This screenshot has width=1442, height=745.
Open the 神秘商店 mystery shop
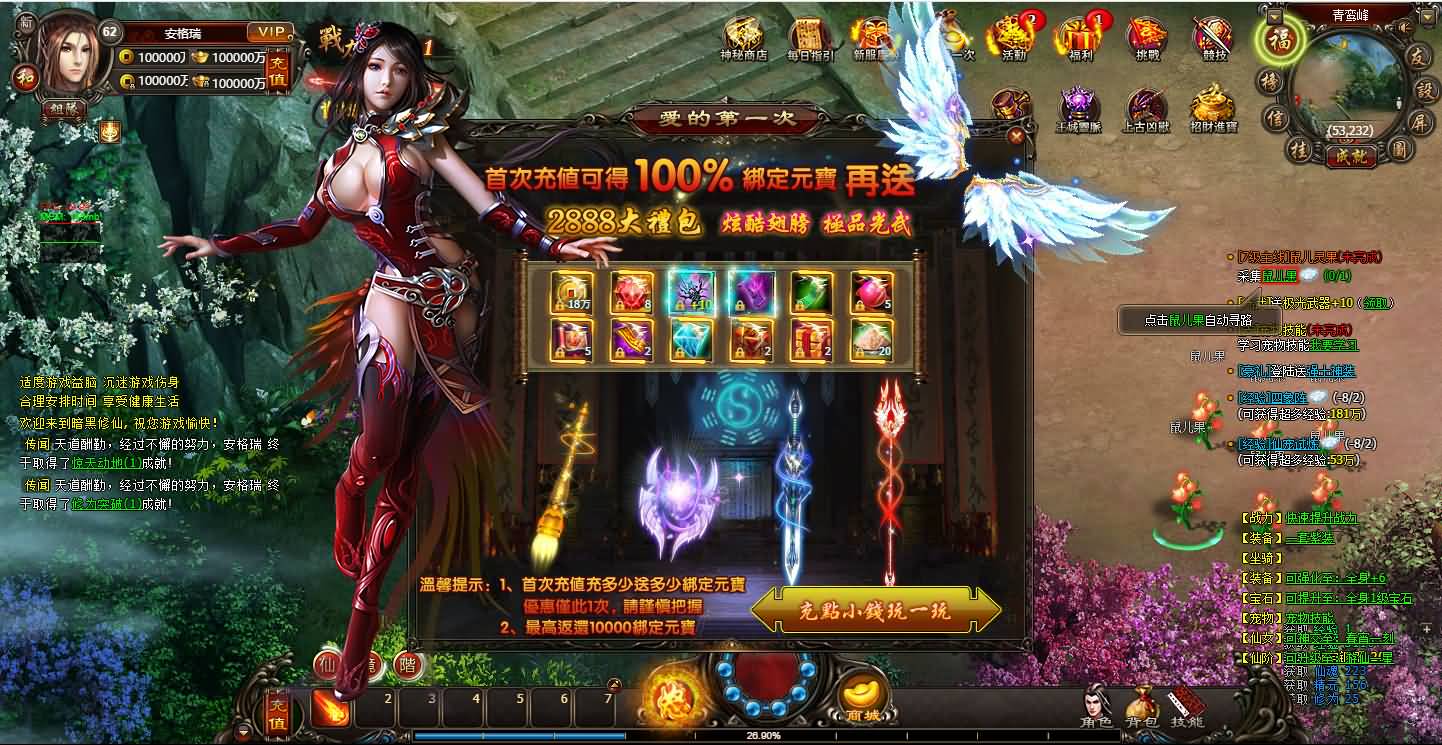741,32
